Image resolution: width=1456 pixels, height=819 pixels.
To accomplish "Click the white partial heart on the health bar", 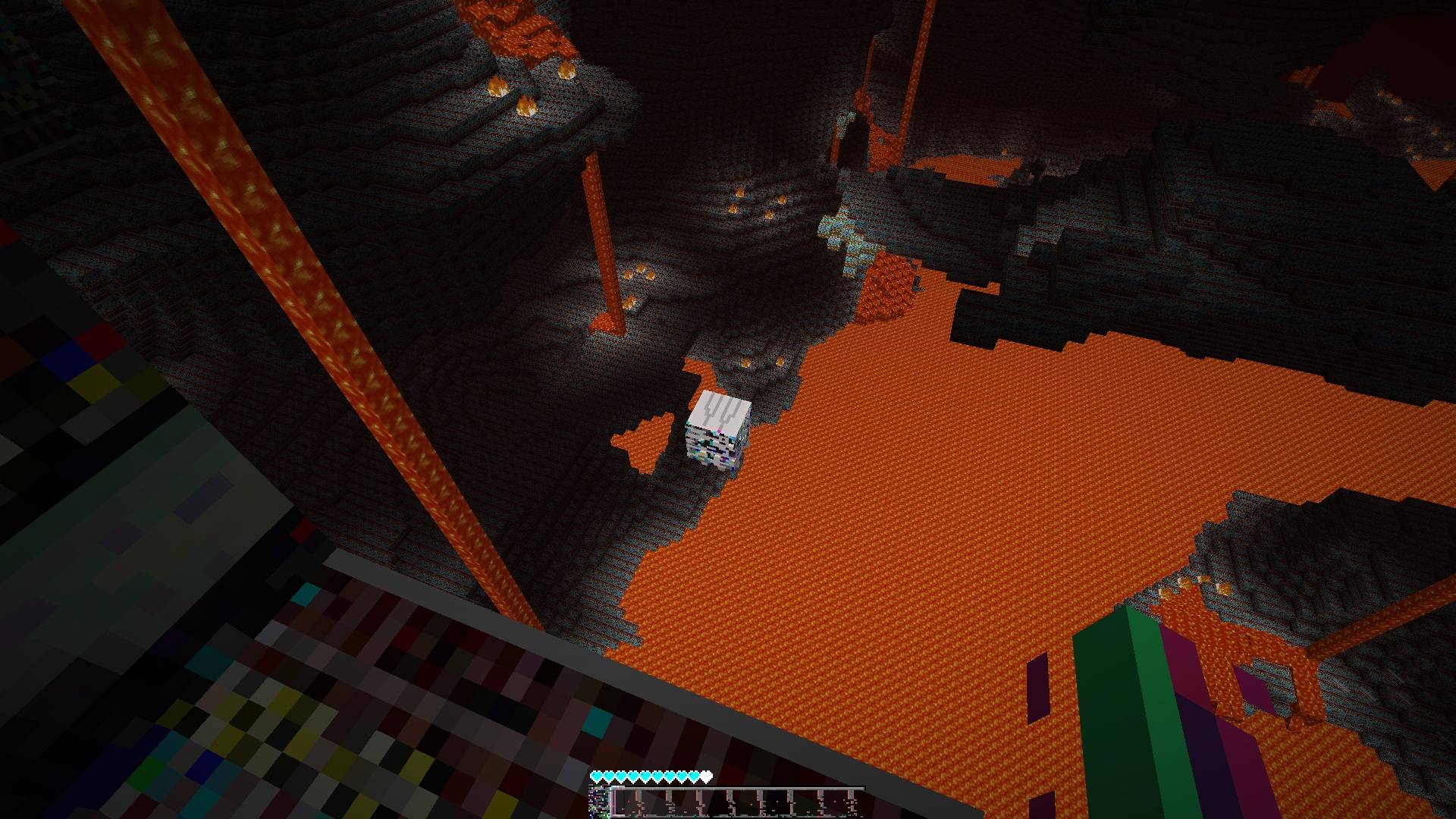I will click(x=706, y=775).
